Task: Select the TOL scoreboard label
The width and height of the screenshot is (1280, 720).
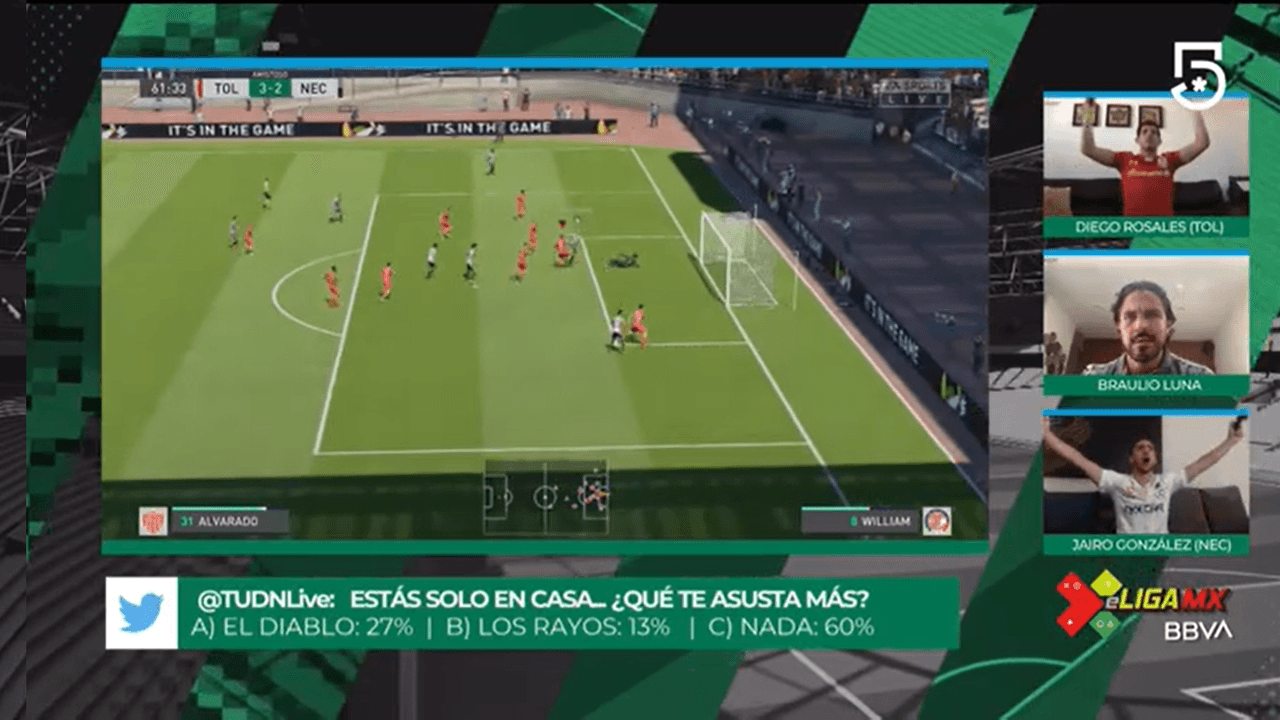Action: coord(224,88)
